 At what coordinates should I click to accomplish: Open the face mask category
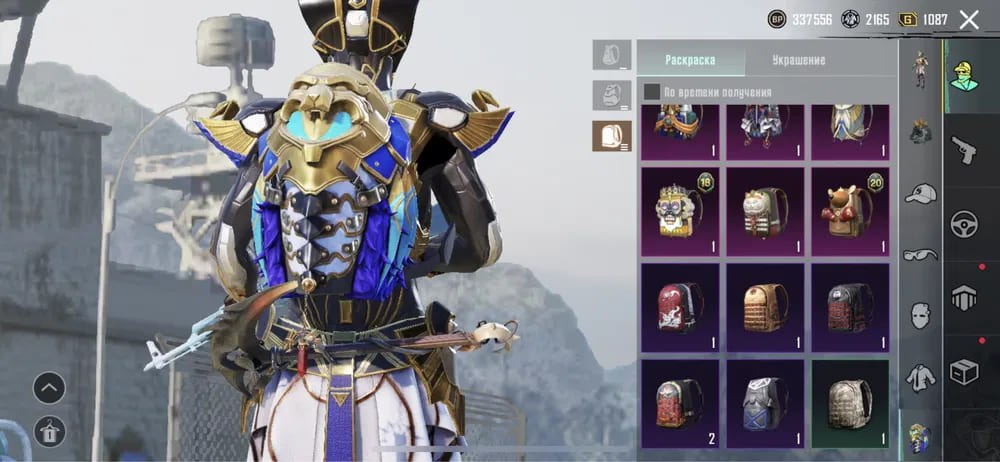coord(920,315)
